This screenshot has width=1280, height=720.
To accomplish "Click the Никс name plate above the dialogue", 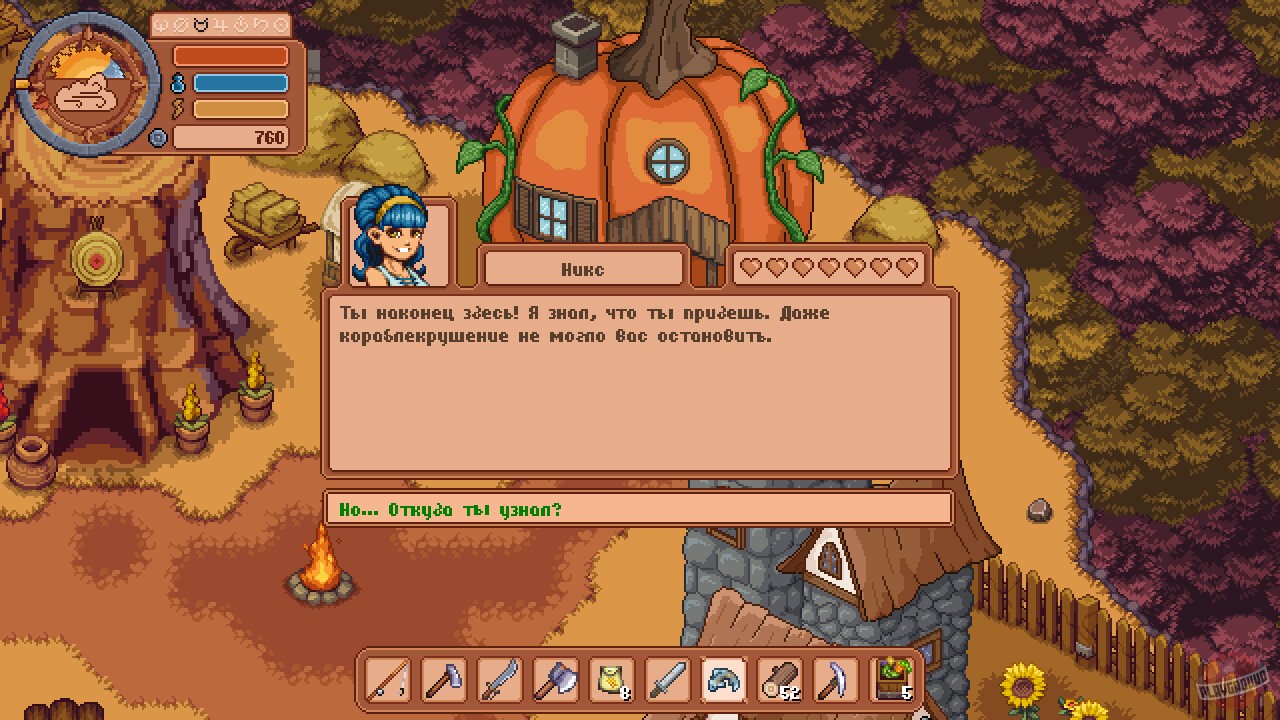I will (583, 268).
